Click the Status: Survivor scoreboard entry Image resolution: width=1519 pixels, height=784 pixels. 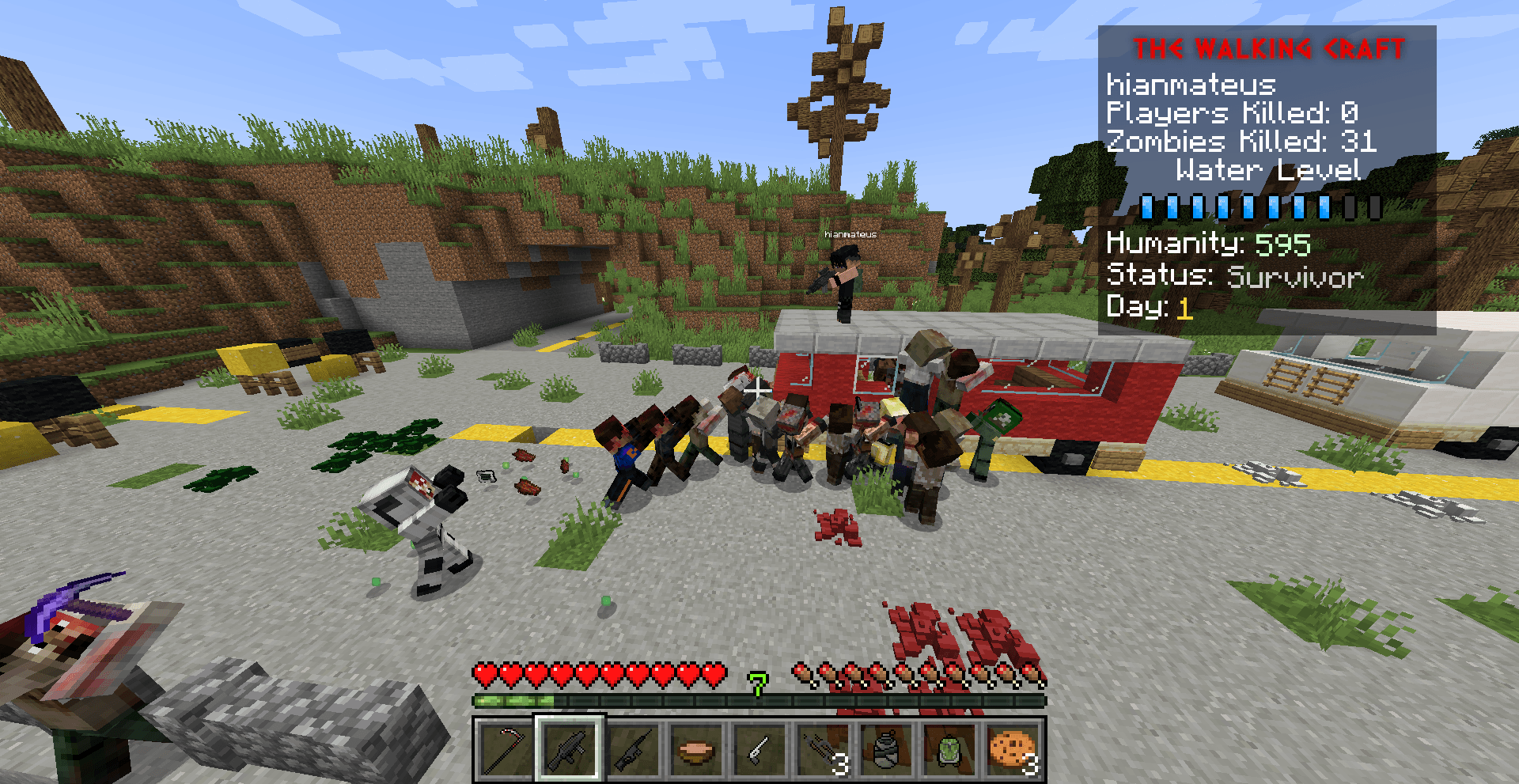(x=1234, y=276)
